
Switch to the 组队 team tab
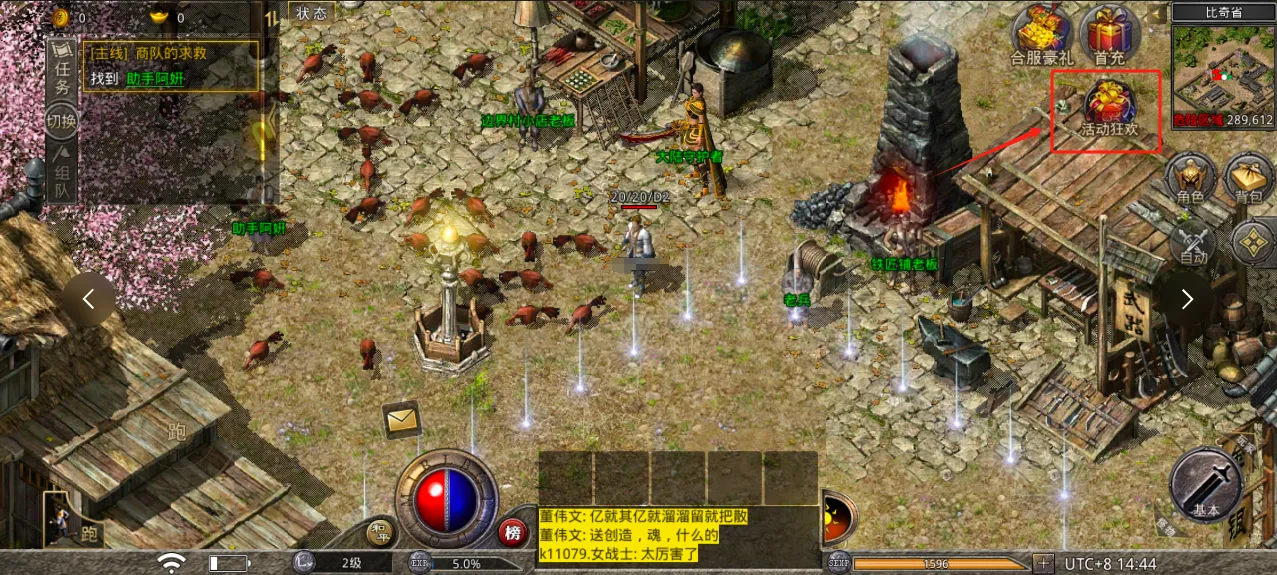(x=62, y=172)
